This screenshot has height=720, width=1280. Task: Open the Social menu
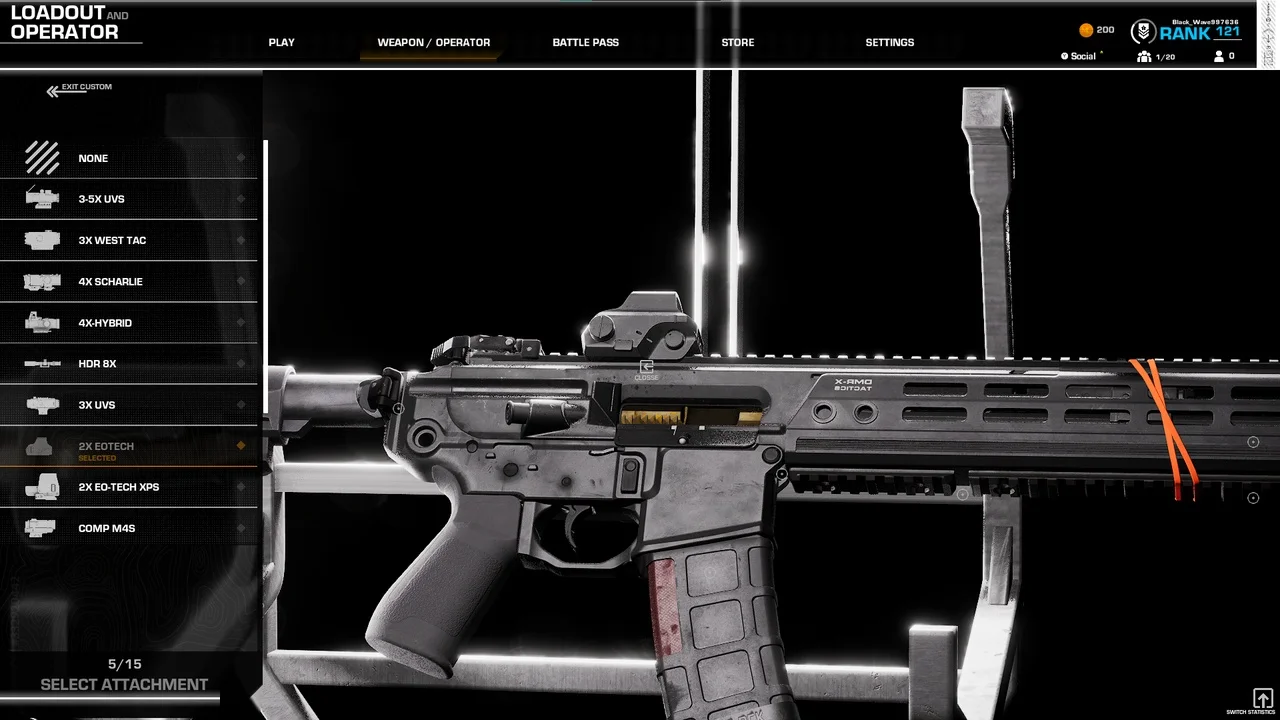1082,57
